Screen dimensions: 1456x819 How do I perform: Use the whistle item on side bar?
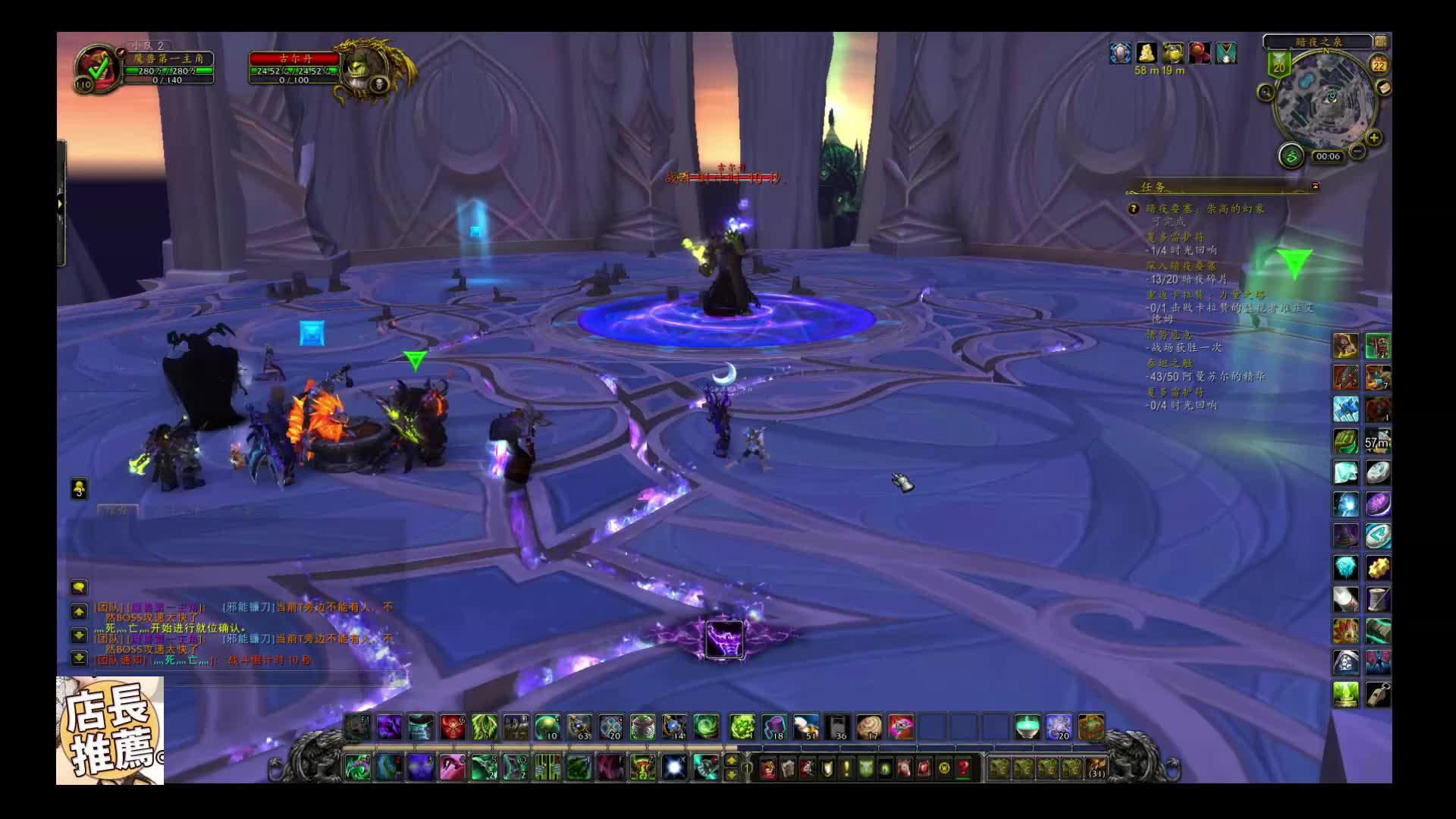click(x=1378, y=695)
